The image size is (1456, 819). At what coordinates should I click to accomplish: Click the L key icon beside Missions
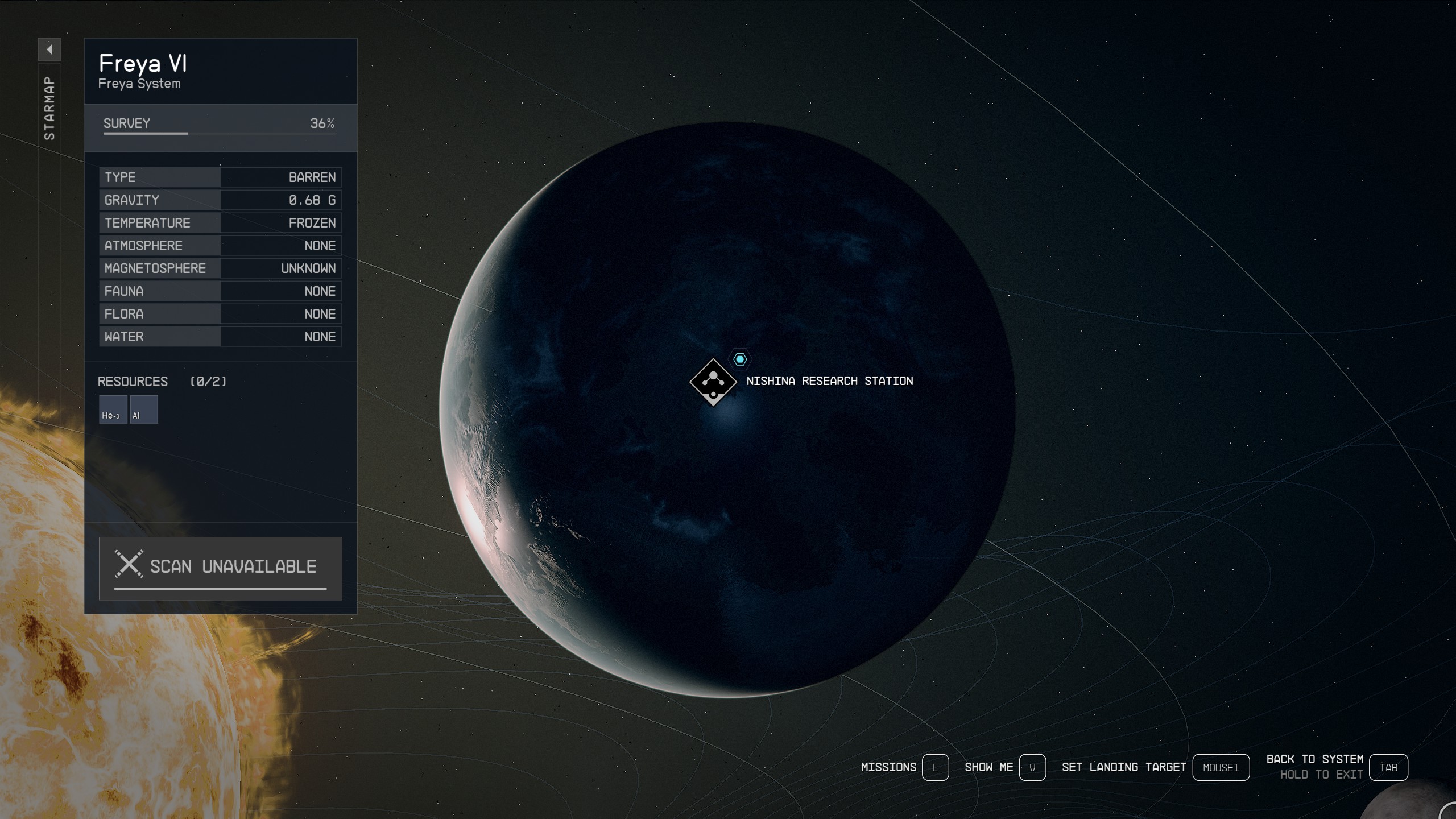936,767
